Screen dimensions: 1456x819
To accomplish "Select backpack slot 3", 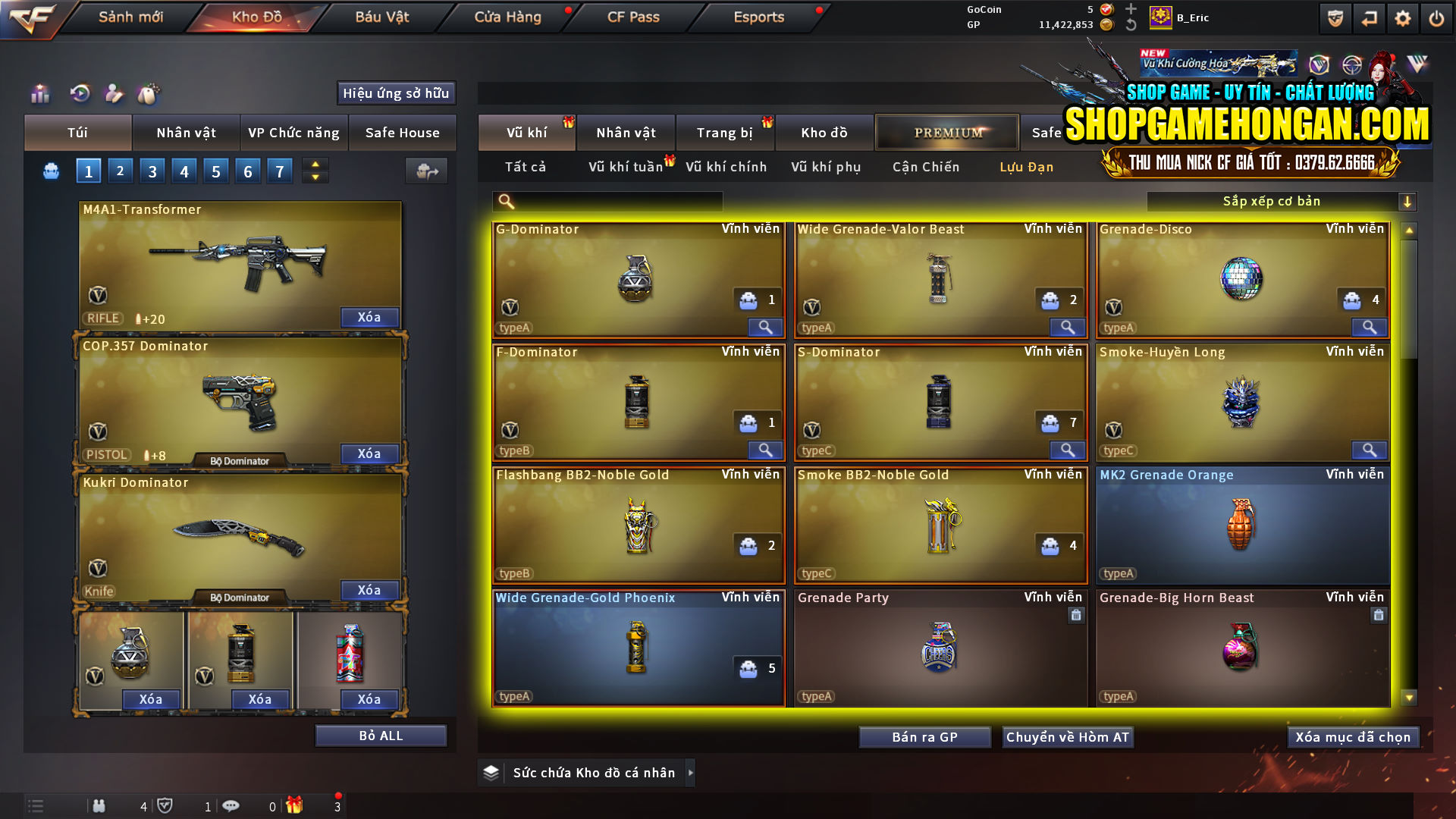I will tap(152, 171).
